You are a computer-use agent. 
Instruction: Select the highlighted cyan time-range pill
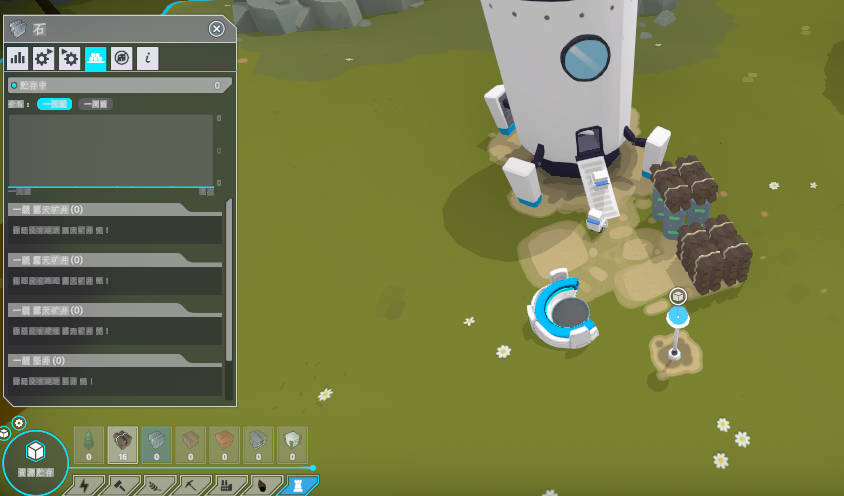click(55, 103)
